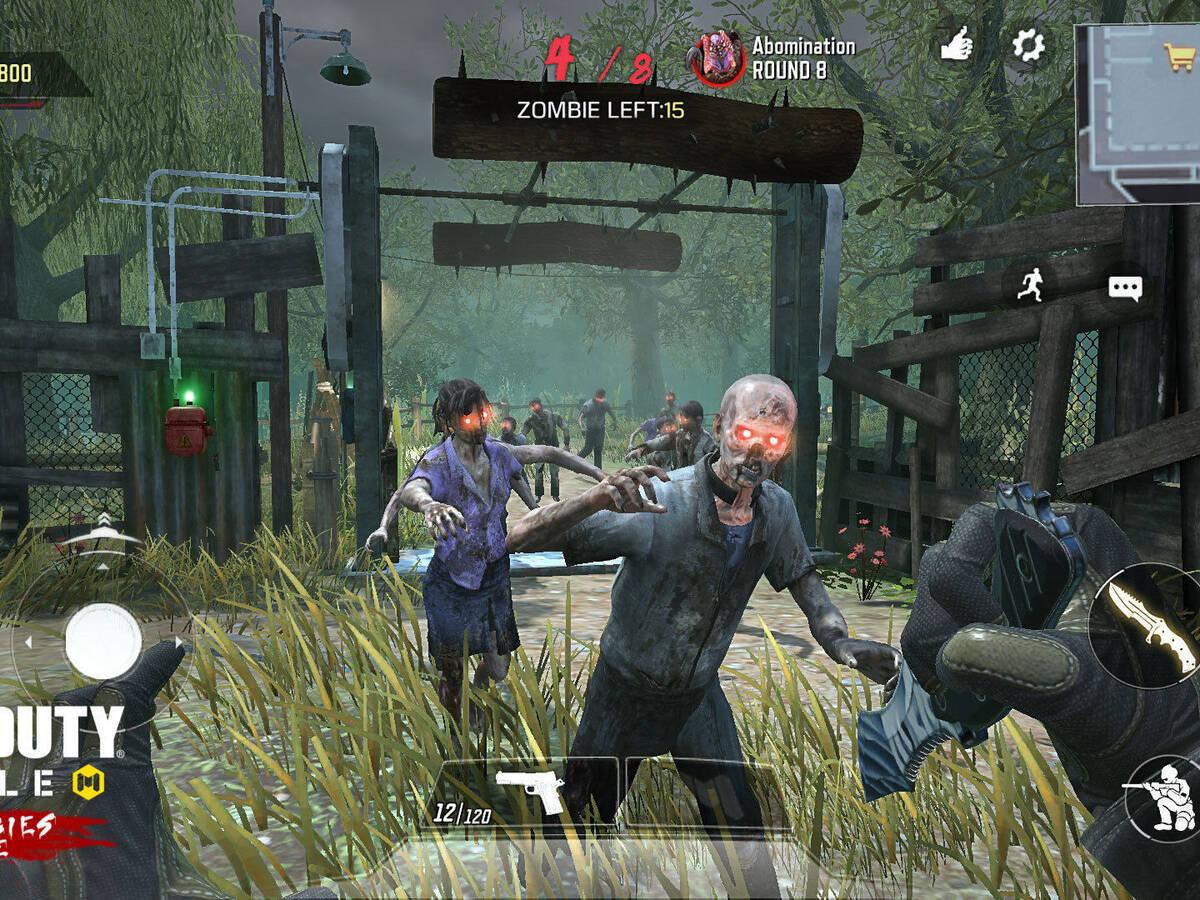Click the Abomination boss round icon
The height and width of the screenshot is (900, 1200).
[716, 58]
